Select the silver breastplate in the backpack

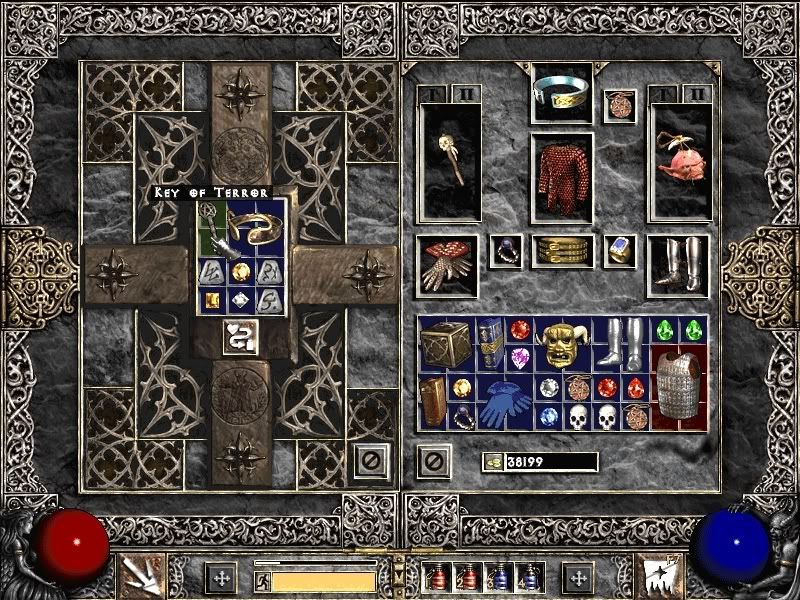[x=679, y=384]
